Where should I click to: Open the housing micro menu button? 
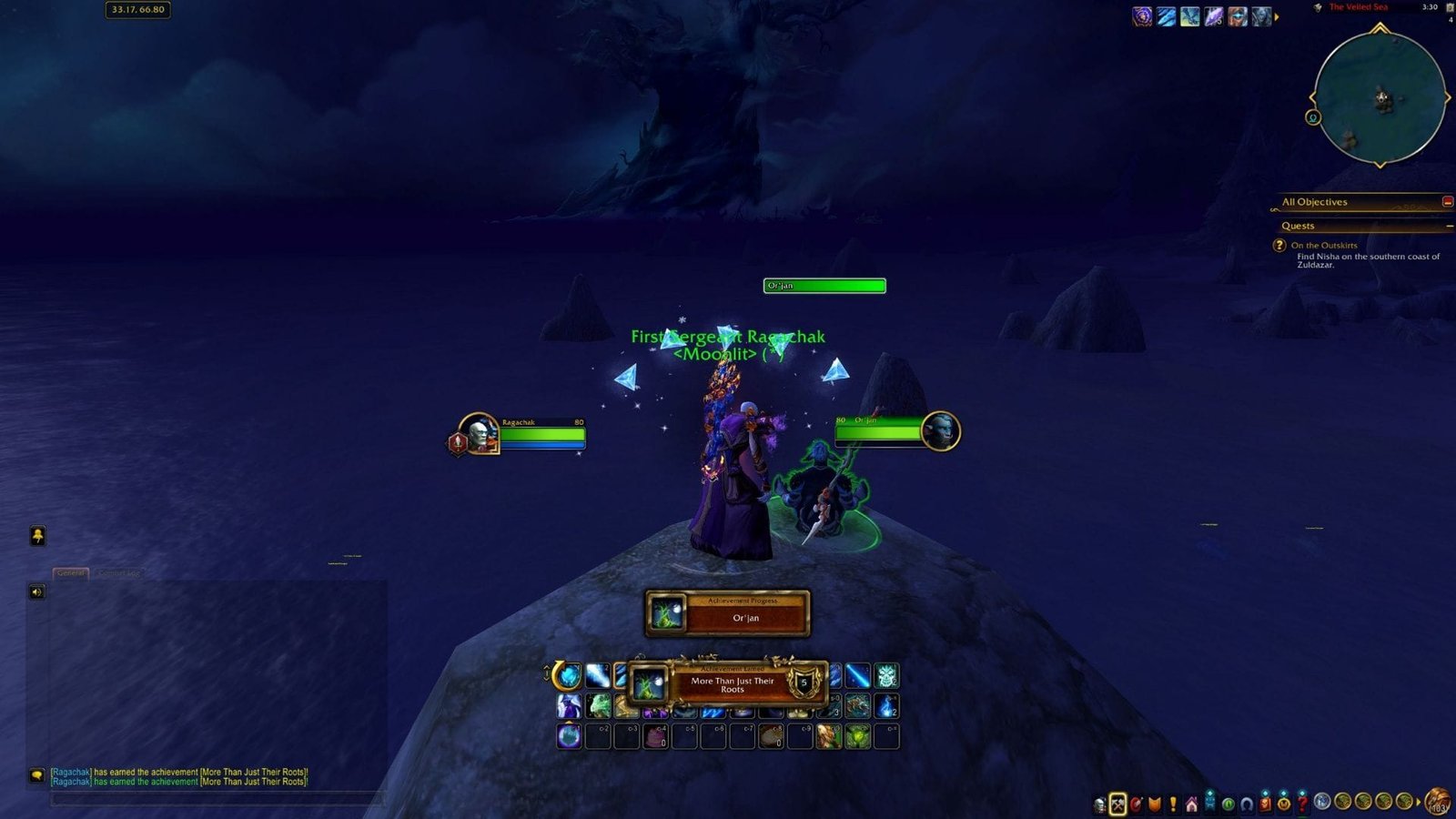pos(1191,804)
